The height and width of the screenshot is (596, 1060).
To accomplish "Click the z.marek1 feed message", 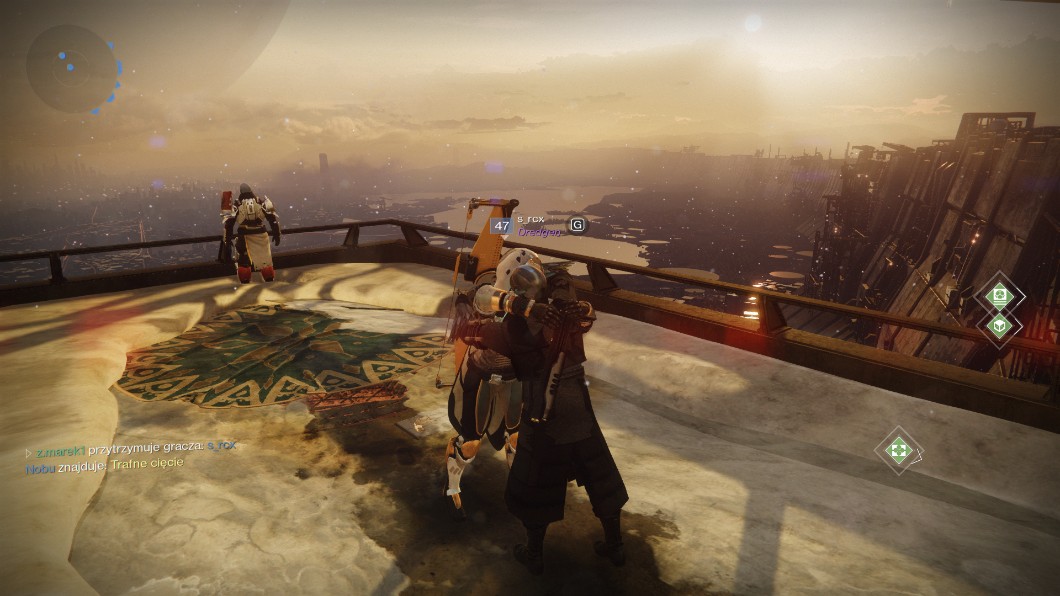I will (132, 449).
